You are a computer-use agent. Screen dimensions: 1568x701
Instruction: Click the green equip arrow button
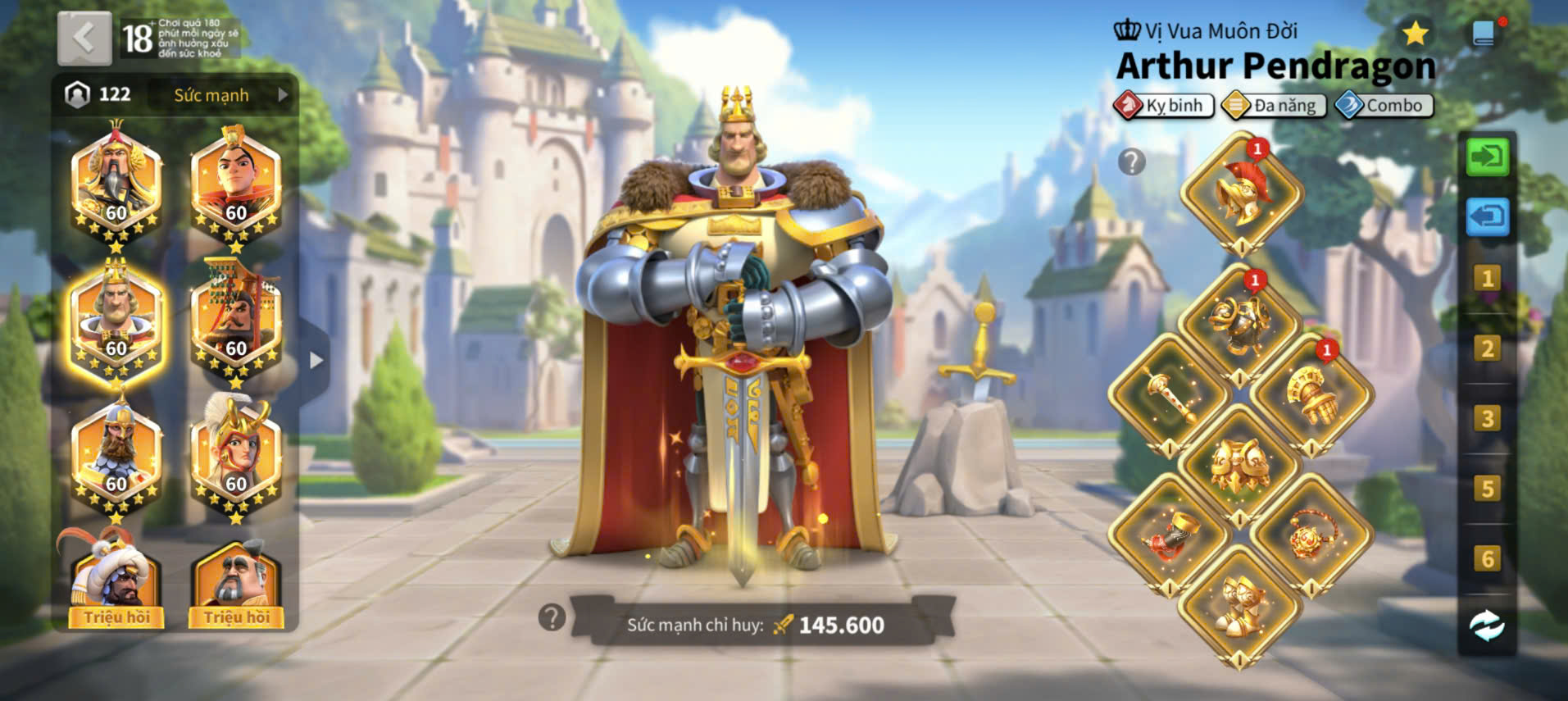(1487, 156)
